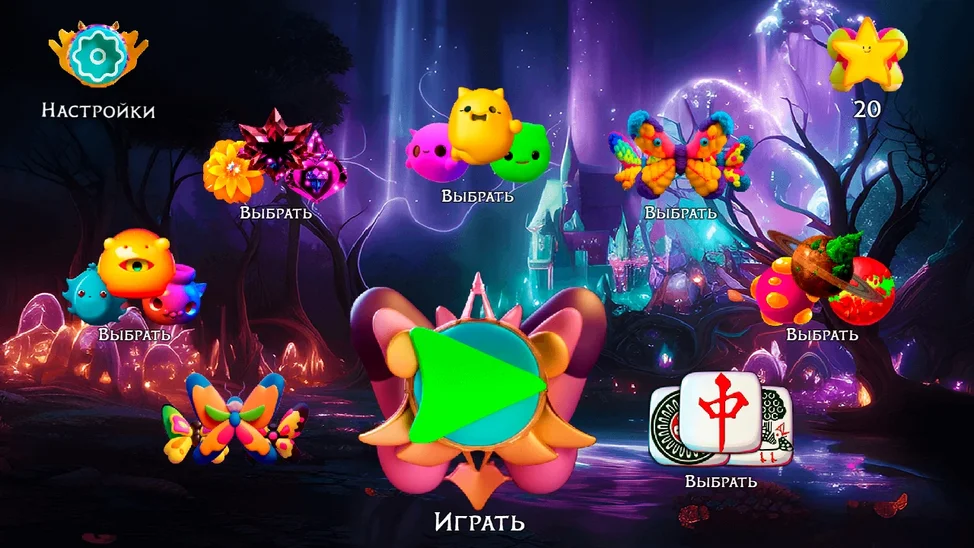The image size is (974, 548).
Task: Select the orange butterfly tile set
Action: 235,418
